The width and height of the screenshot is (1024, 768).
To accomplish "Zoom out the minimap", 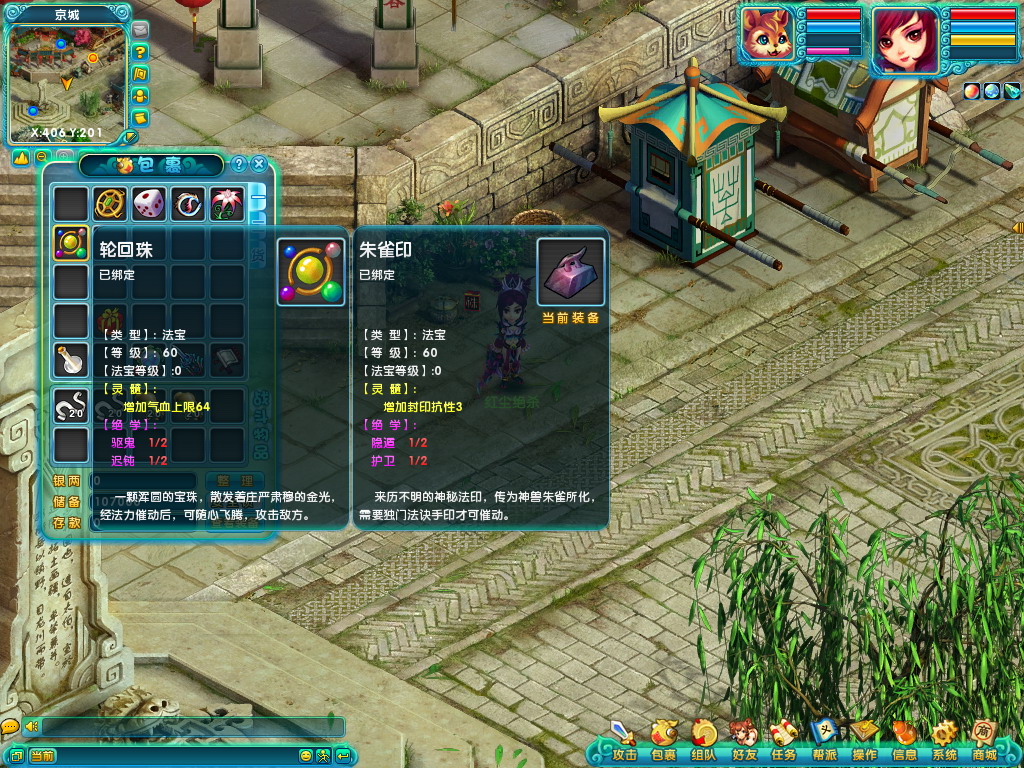I will (x=41, y=157).
